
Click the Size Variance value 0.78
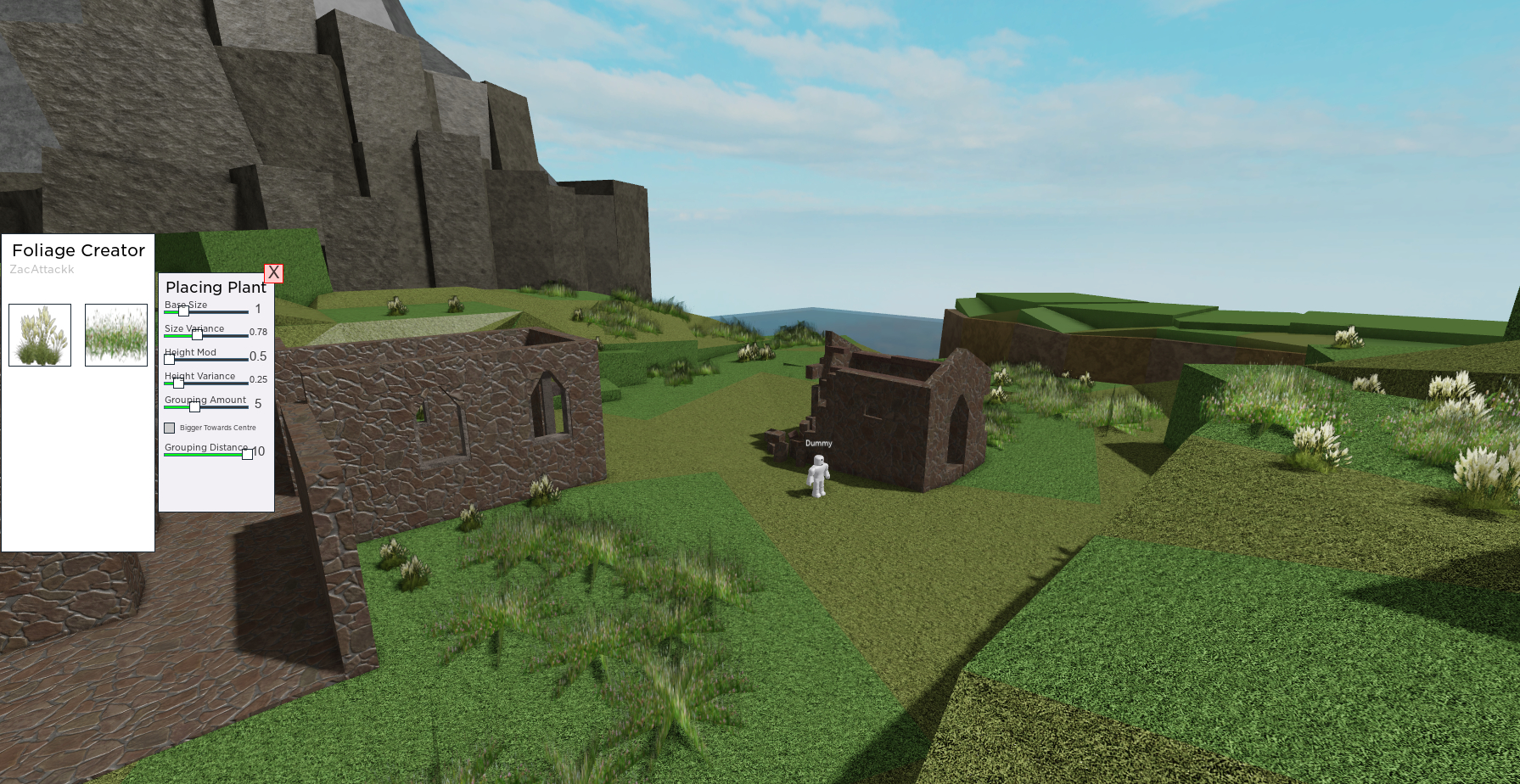pos(261,333)
